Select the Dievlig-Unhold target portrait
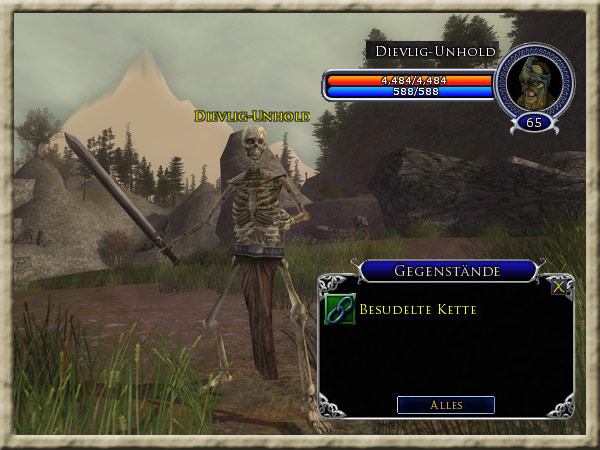 pyautogui.click(x=533, y=83)
